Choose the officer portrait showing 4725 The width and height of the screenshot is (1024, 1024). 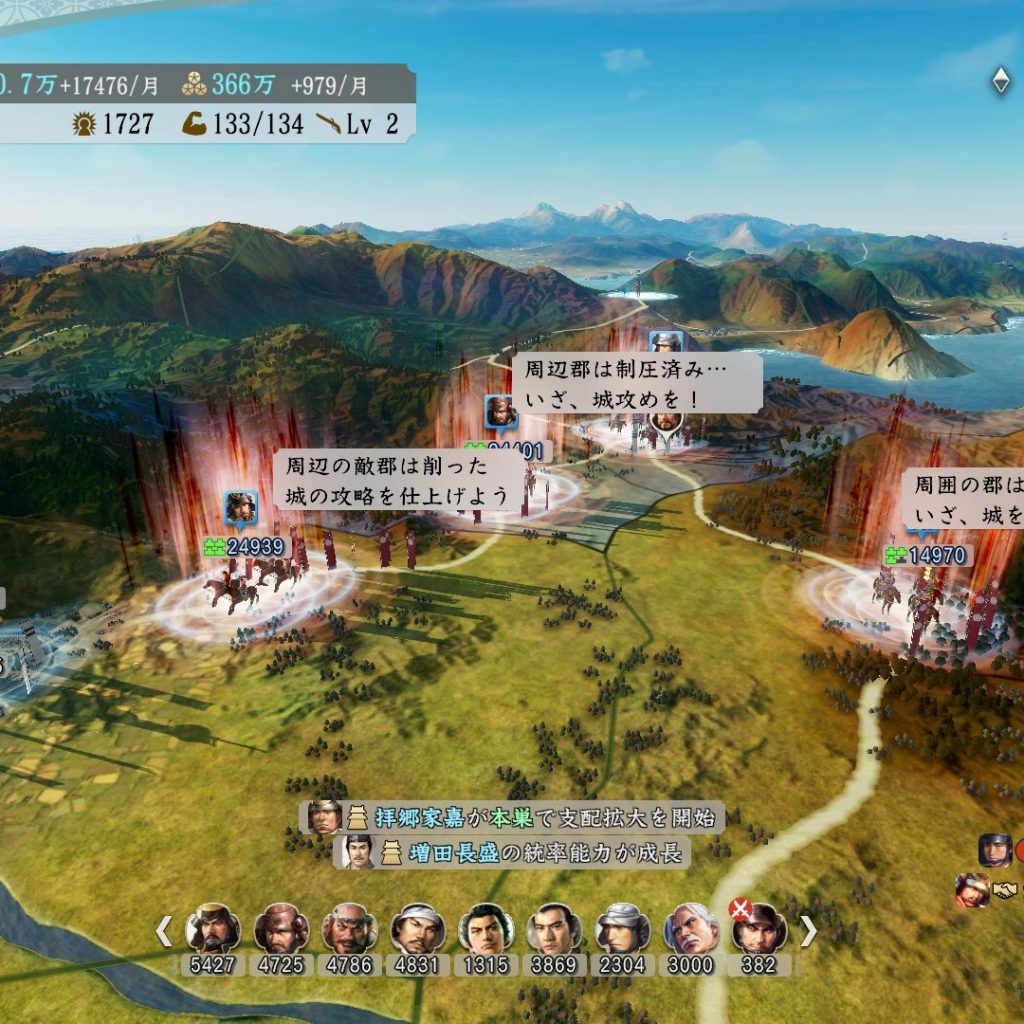point(281,929)
